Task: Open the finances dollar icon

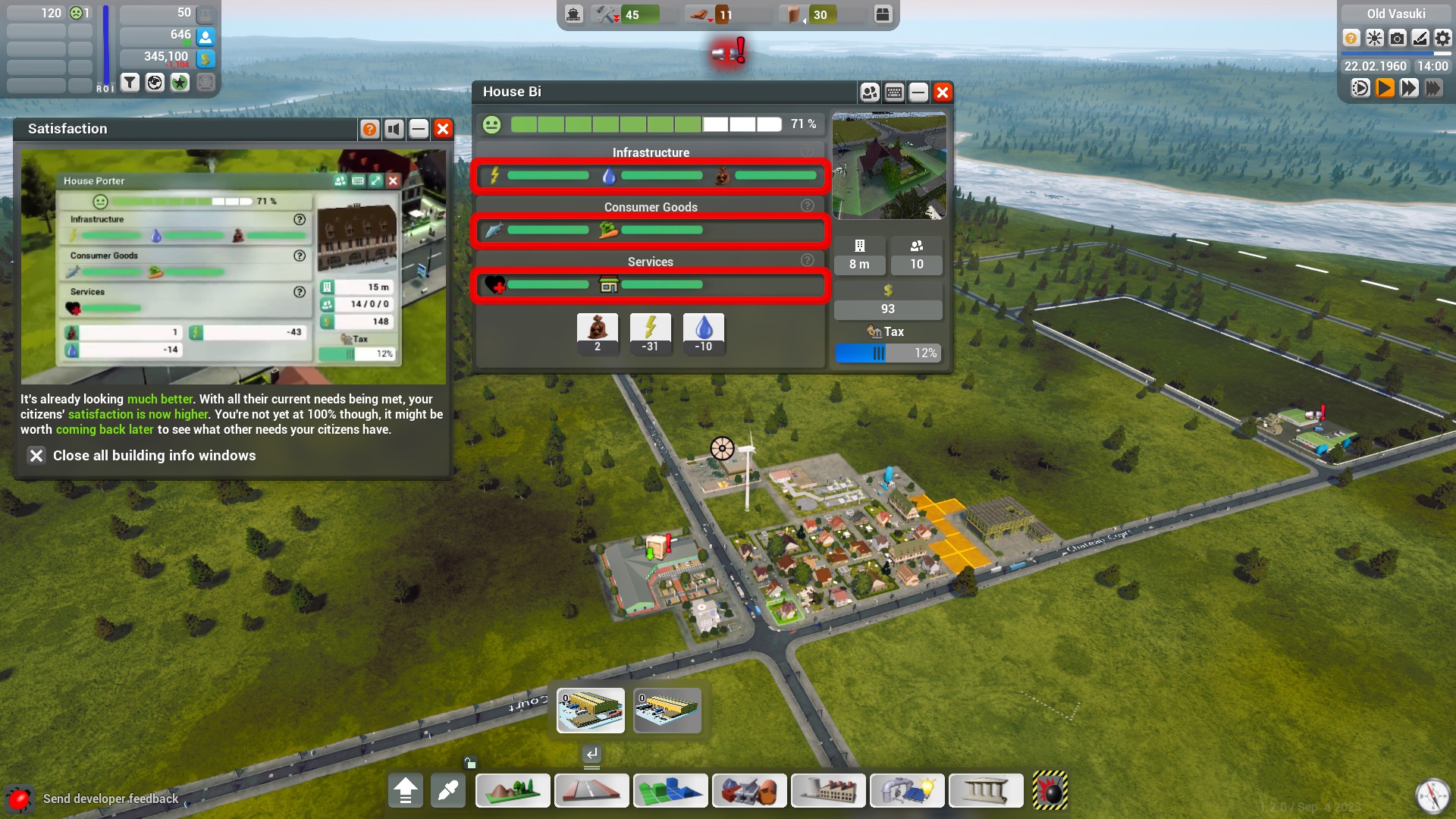Action: click(x=206, y=58)
